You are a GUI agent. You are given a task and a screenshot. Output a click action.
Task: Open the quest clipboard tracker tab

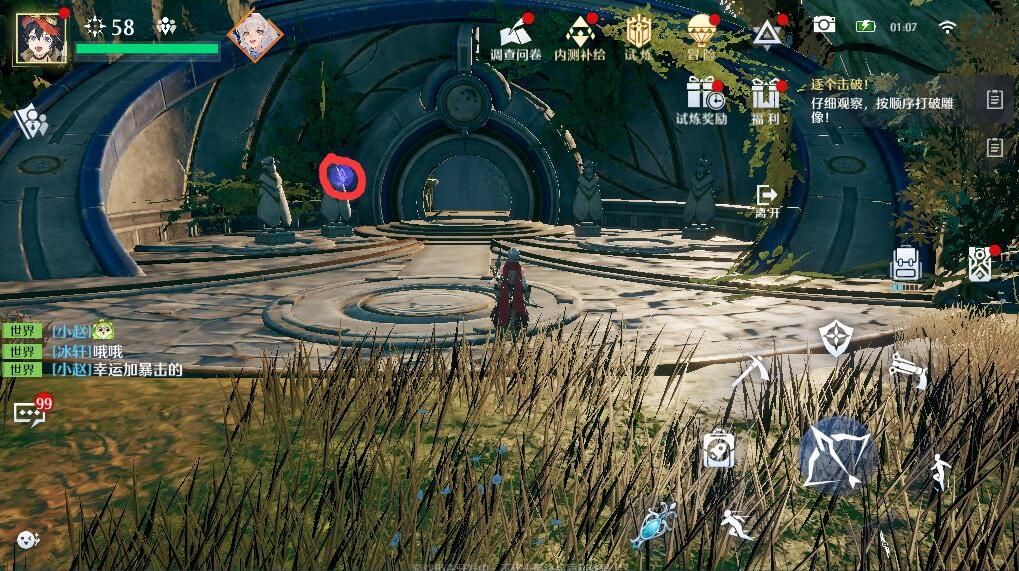tap(994, 99)
